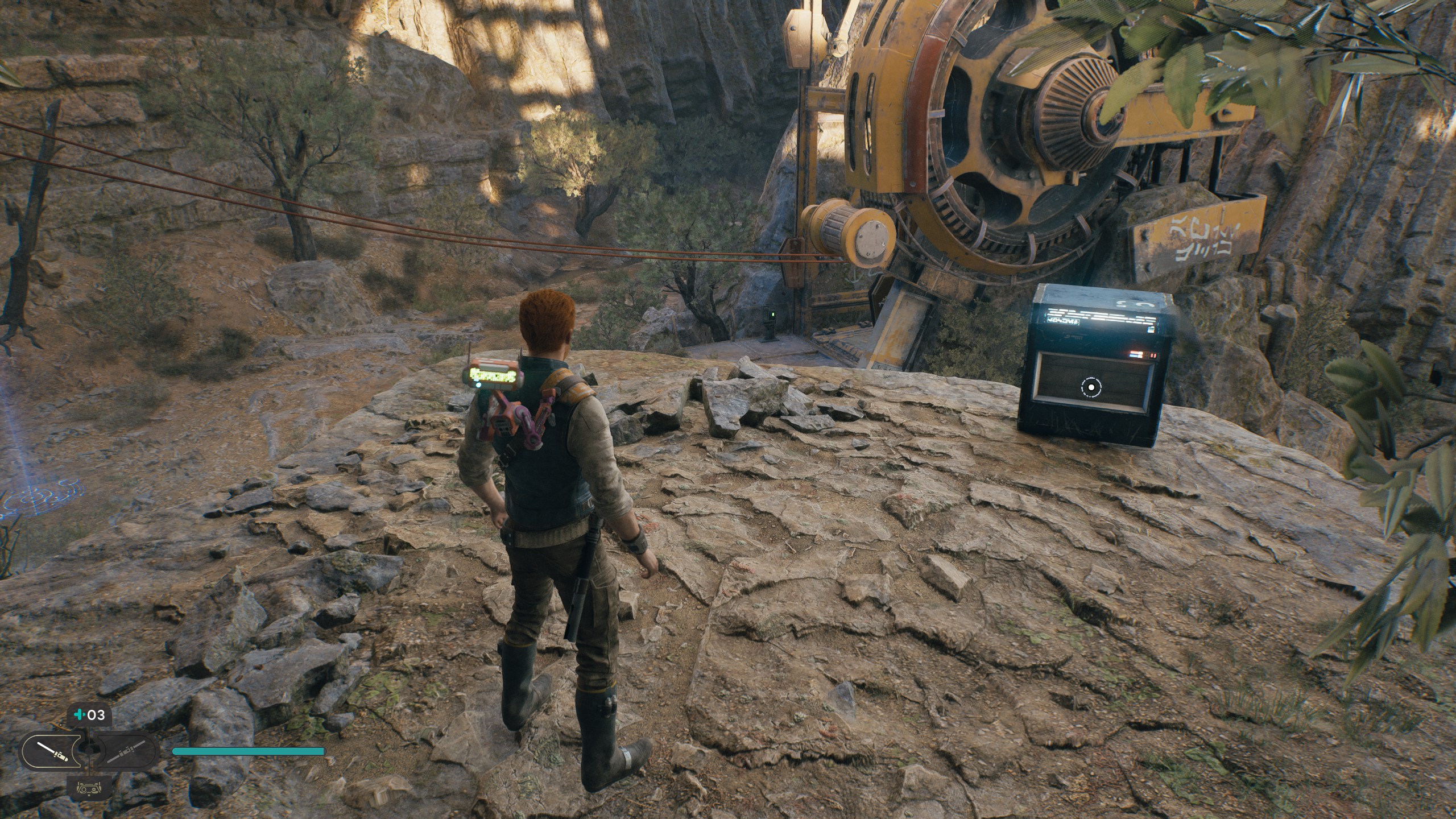The width and height of the screenshot is (1456, 819).
Task: Use the green stim canister icon
Action: point(79,715)
